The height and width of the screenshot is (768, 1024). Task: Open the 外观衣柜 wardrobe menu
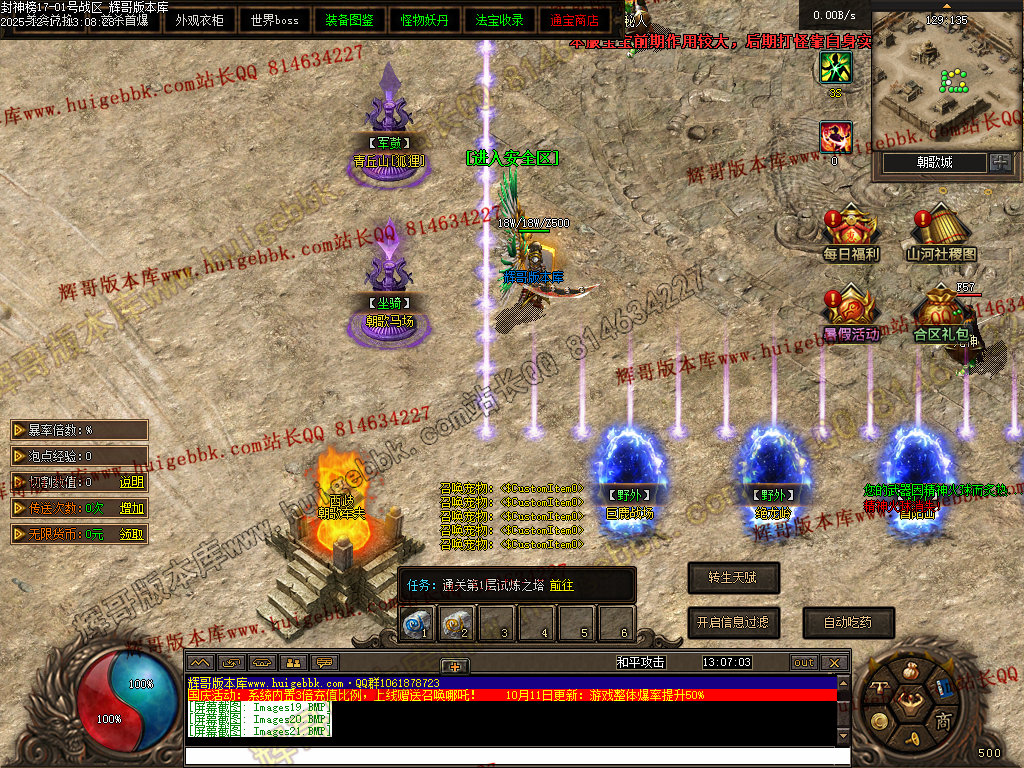(199, 20)
